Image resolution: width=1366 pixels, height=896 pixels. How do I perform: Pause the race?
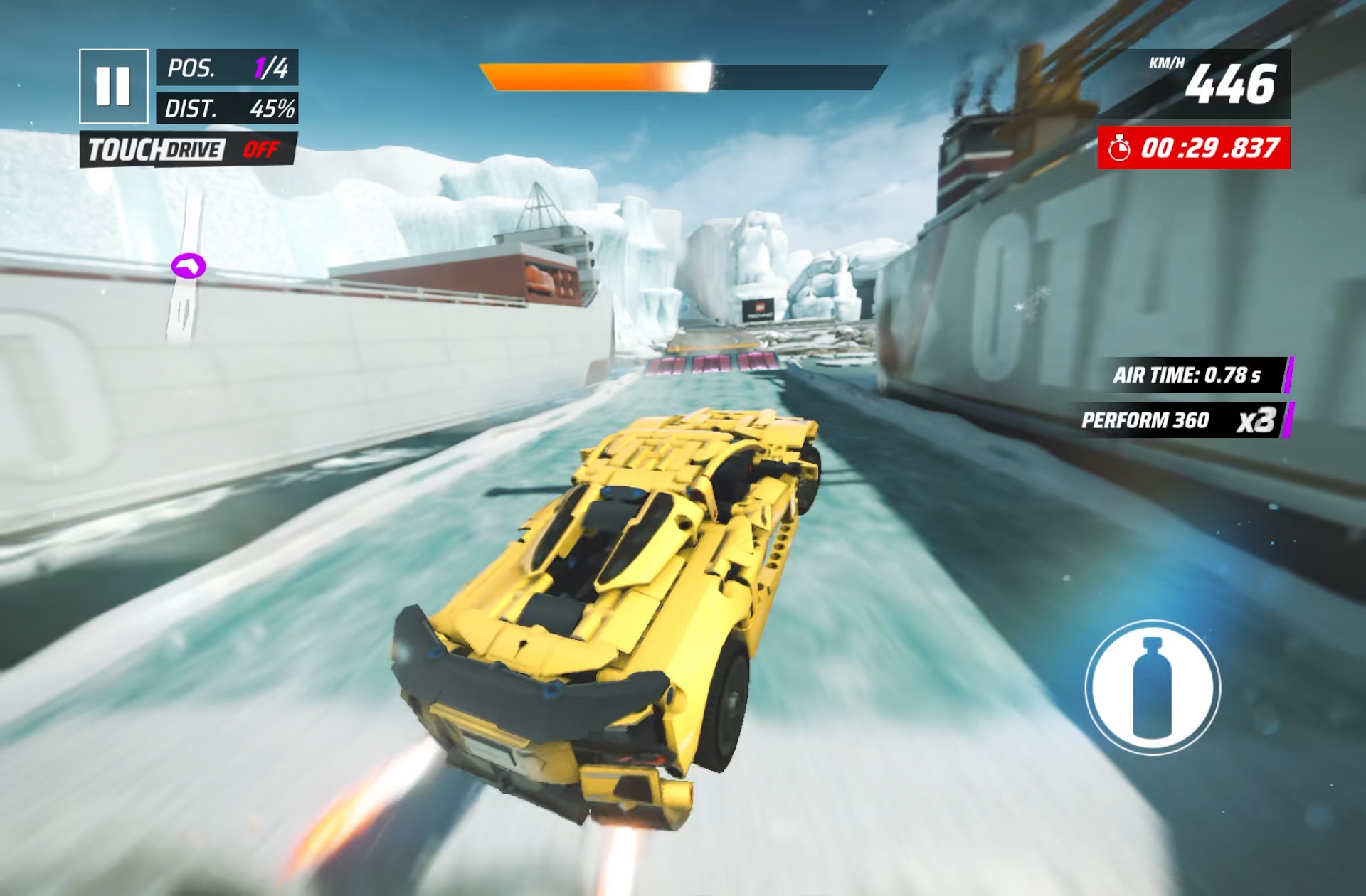[113, 86]
